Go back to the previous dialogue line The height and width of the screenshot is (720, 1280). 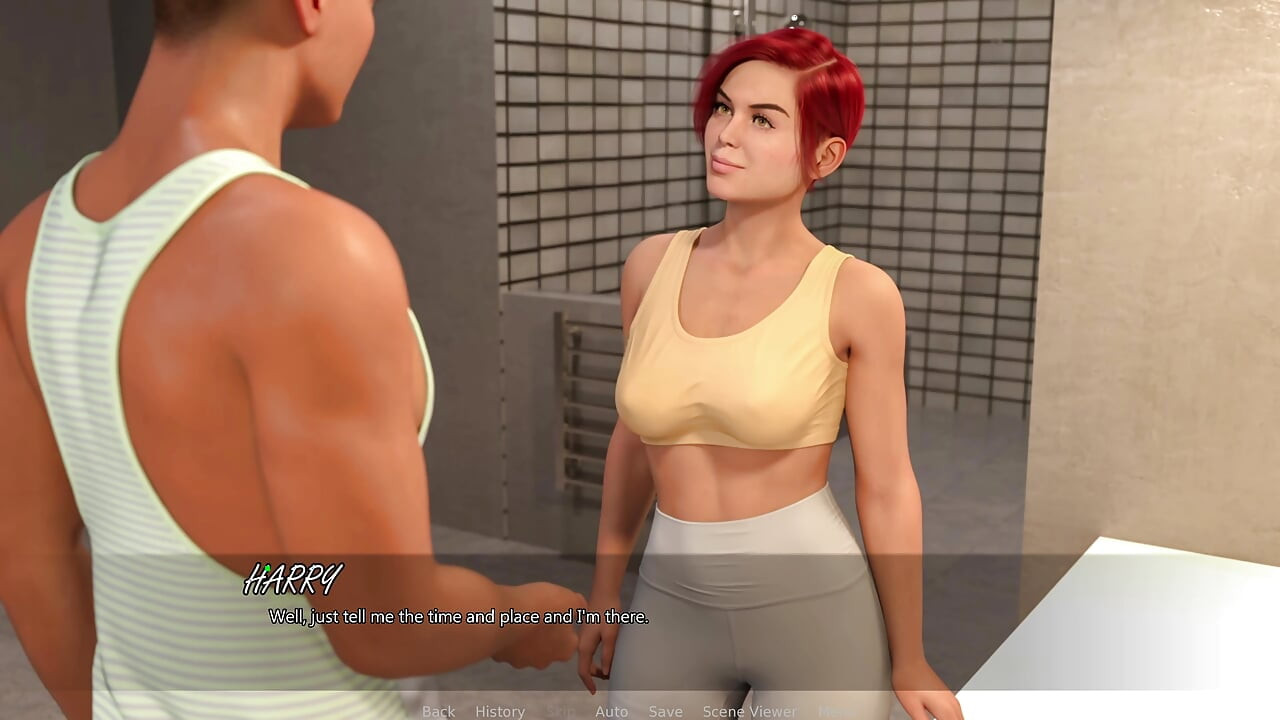pos(438,711)
